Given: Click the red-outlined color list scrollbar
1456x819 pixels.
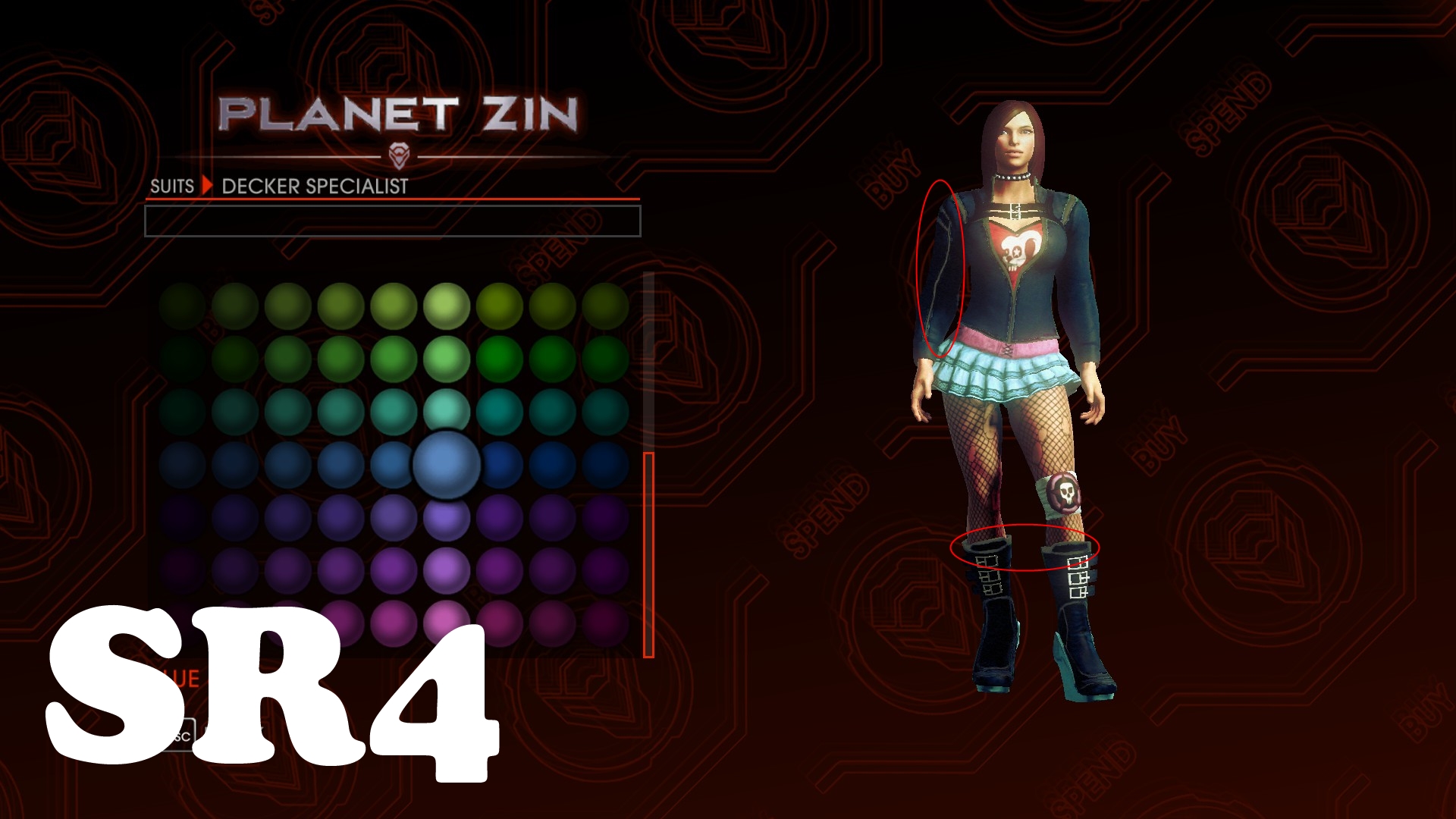Looking at the screenshot, I should [x=648, y=555].
